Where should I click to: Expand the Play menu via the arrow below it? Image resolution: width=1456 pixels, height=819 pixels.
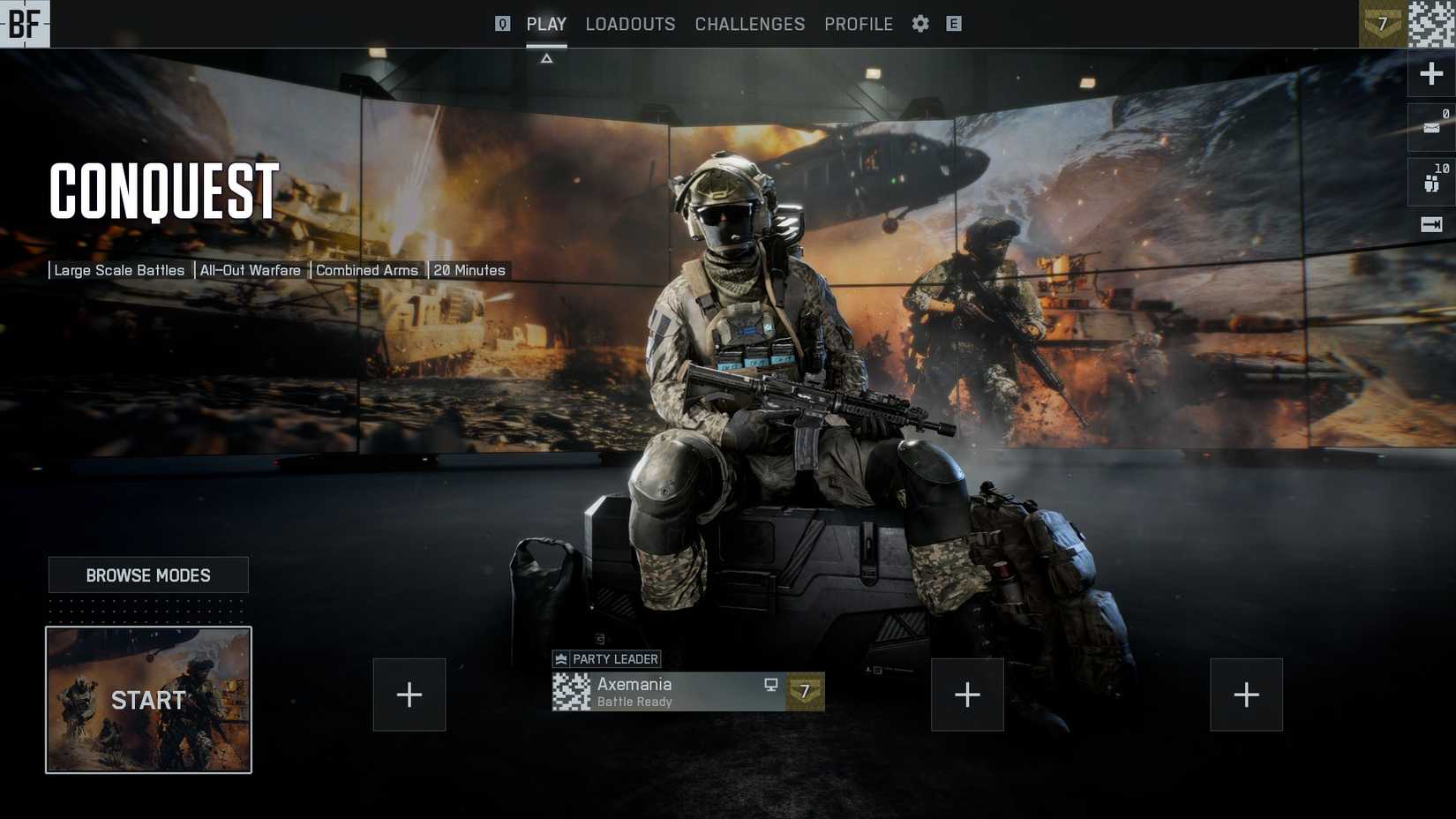point(547,56)
